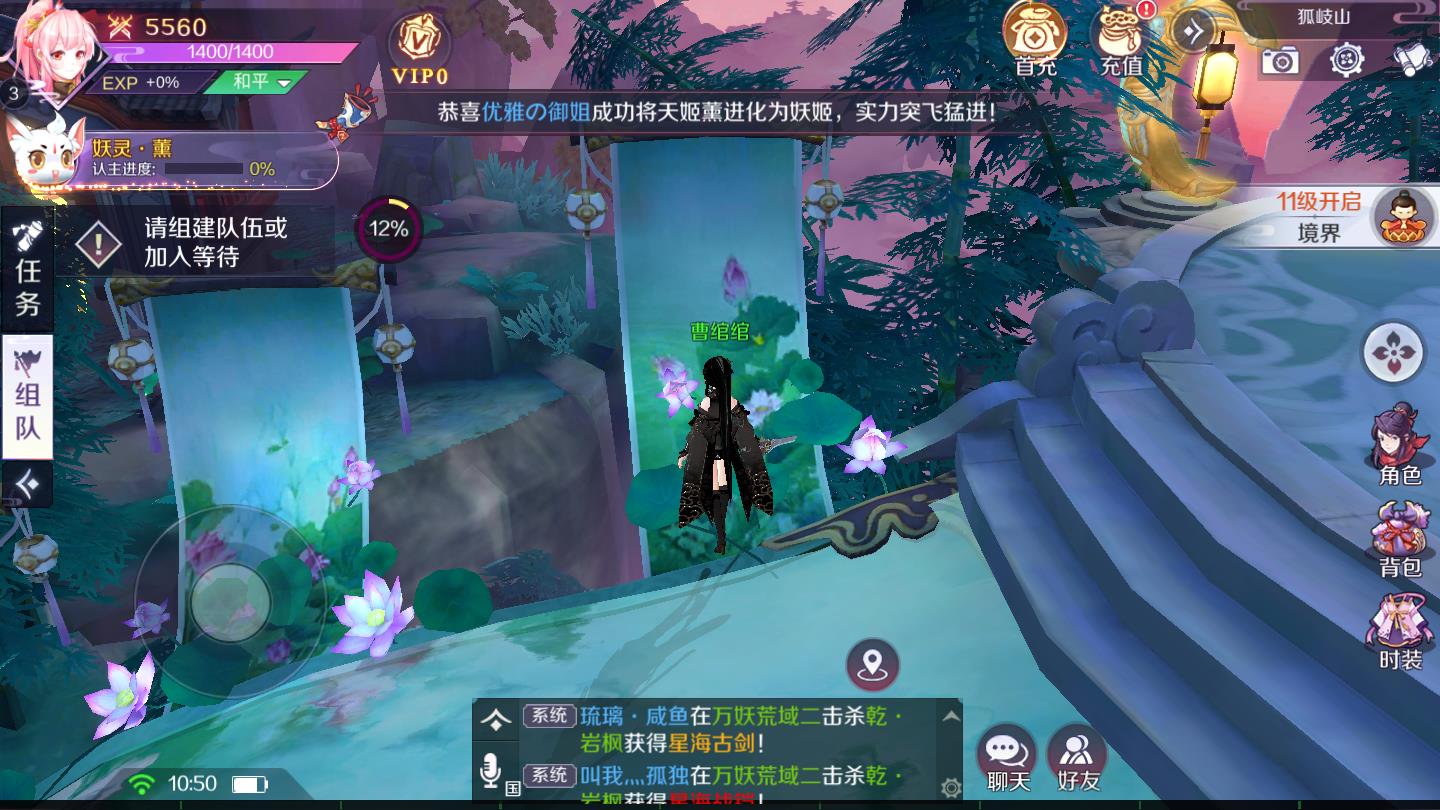The image size is (1440, 810).
Task: Open the 背包 backpack inventory
Action: [x=1400, y=540]
